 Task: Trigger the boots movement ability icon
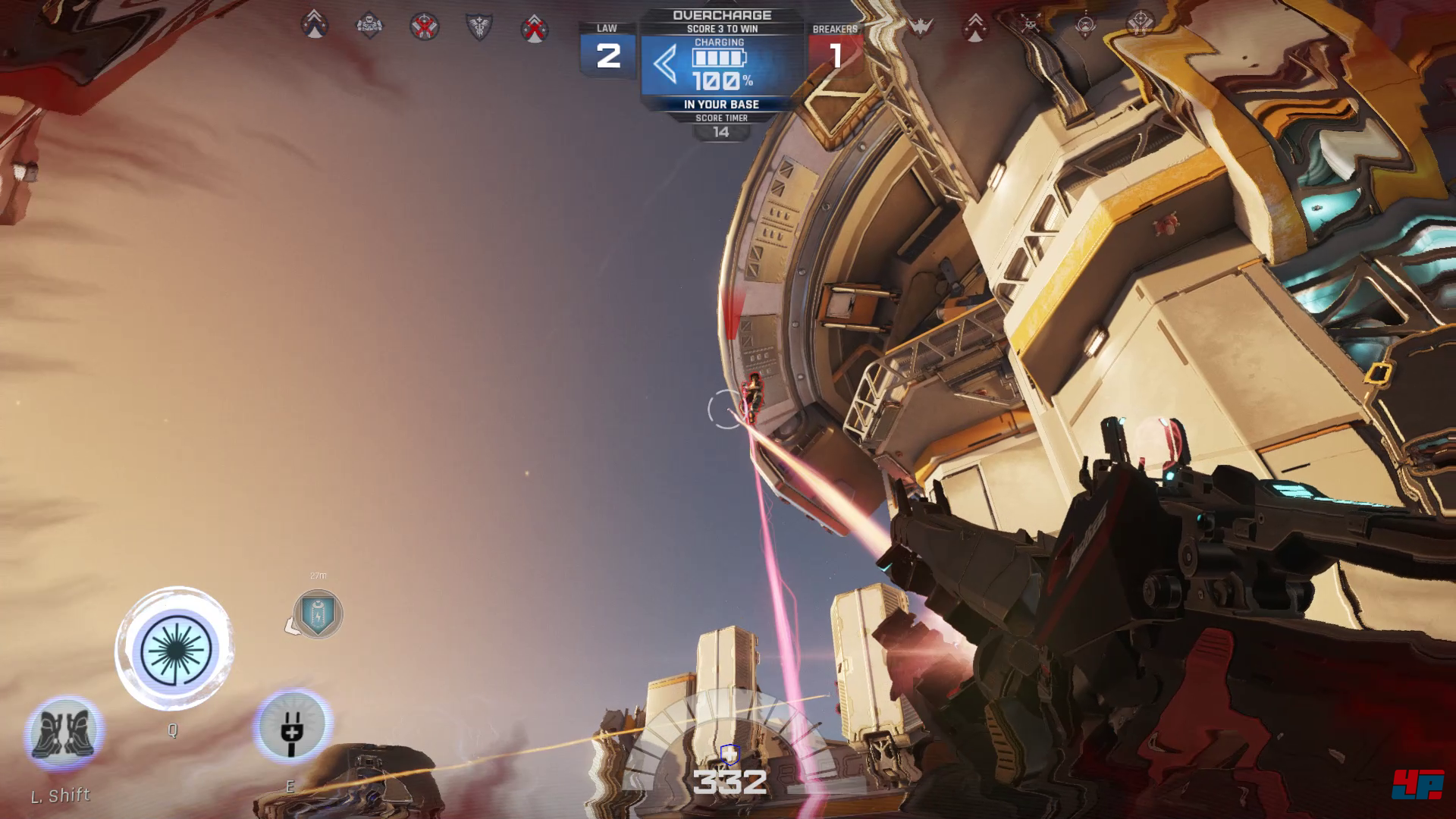[64, 732]
